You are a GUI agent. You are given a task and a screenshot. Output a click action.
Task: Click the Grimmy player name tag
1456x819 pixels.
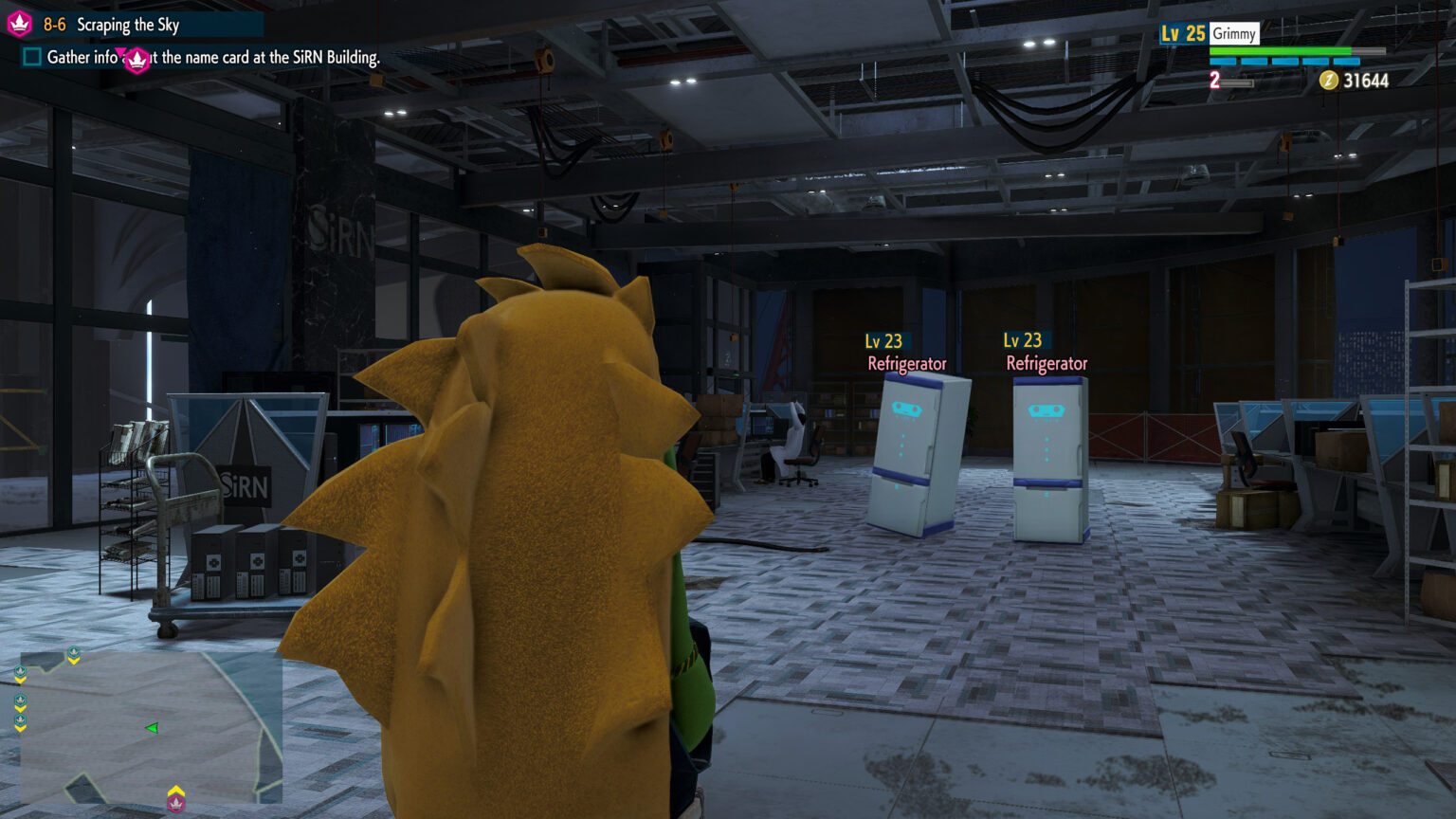tap(1234, 34)
